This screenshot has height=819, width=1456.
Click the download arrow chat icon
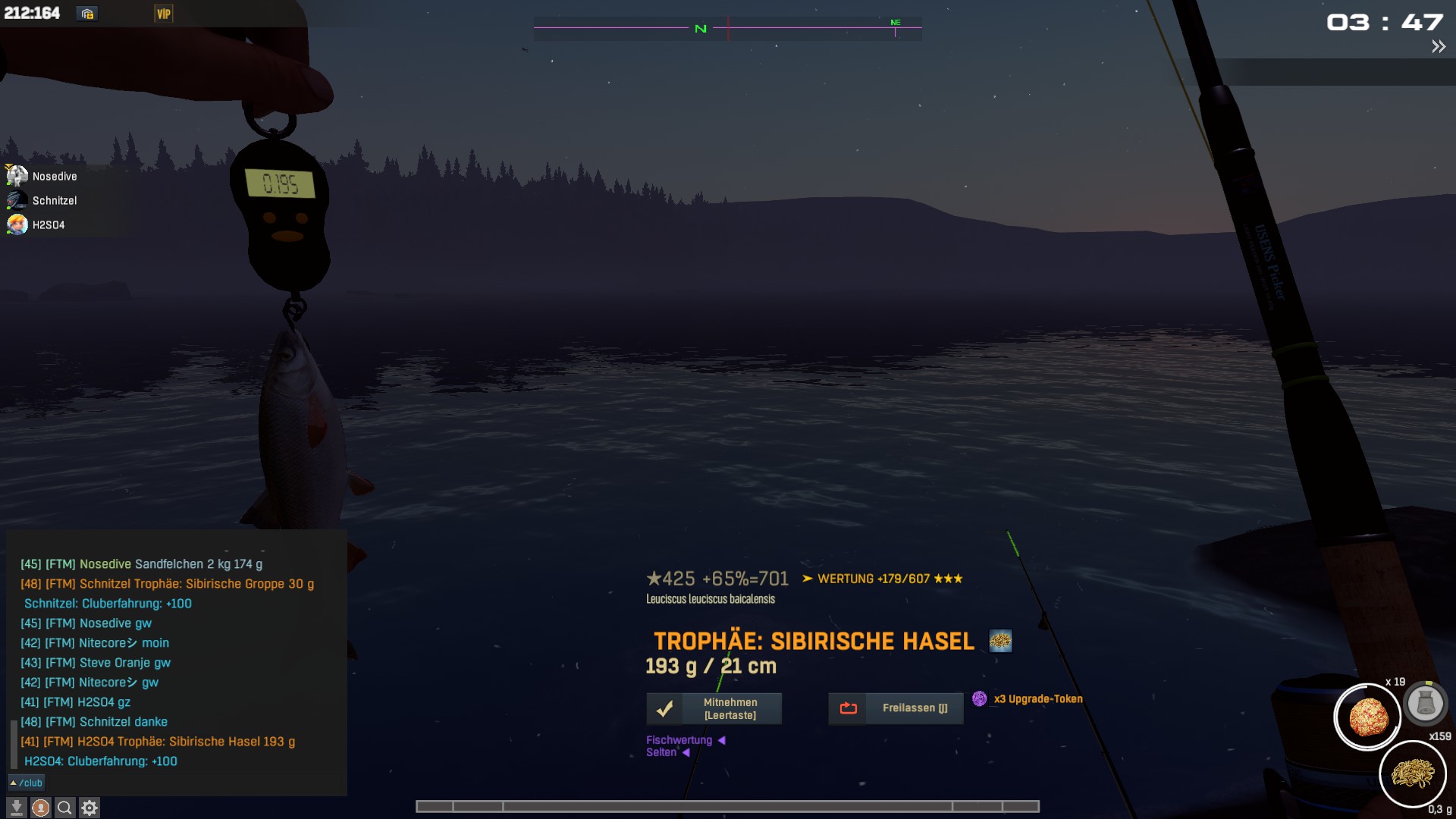(x=17, y=808)
